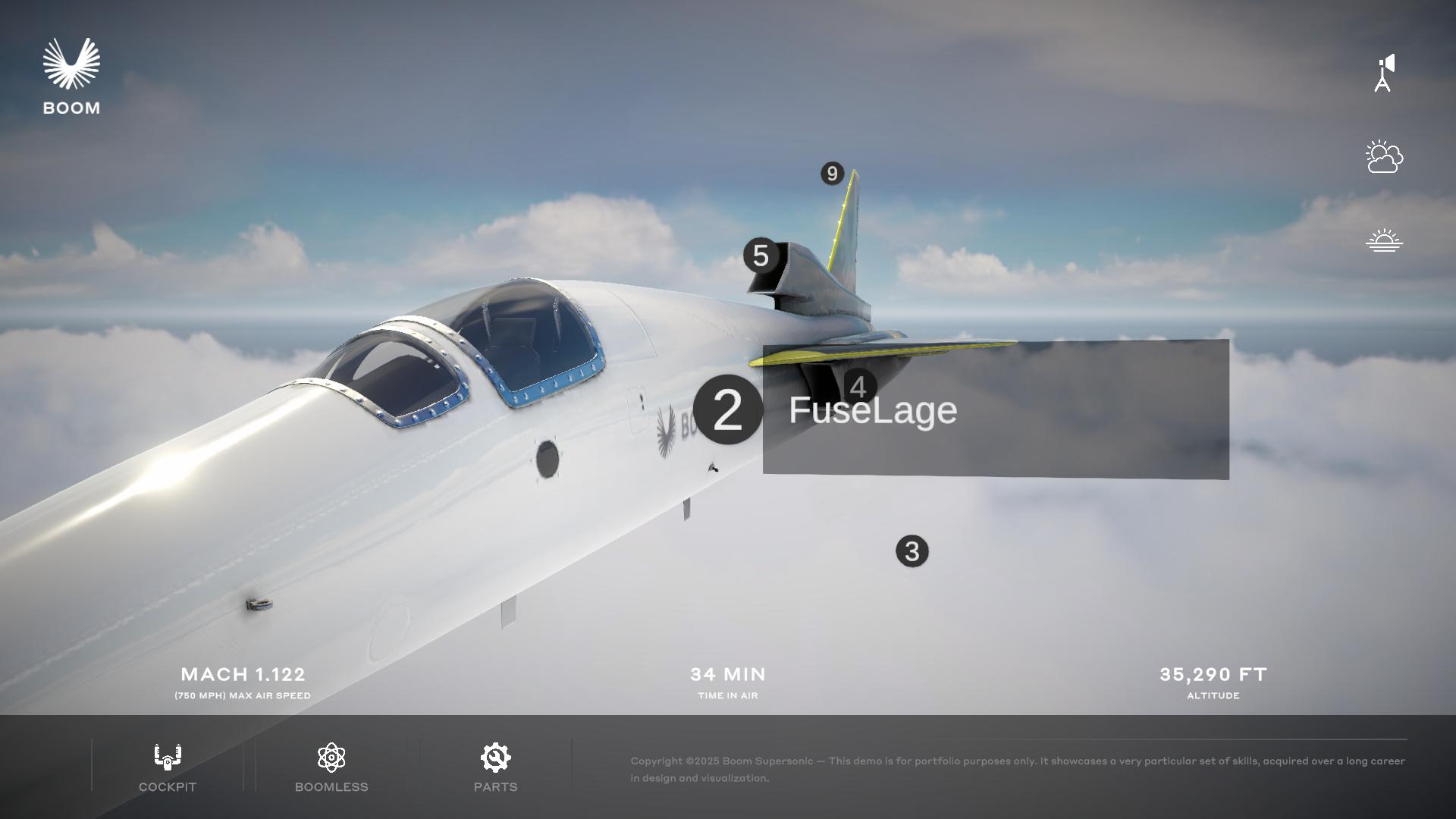The image size is (1456, 819).
Task: Select the Cockpit yoke icon
Action: [x=167, y=756]
